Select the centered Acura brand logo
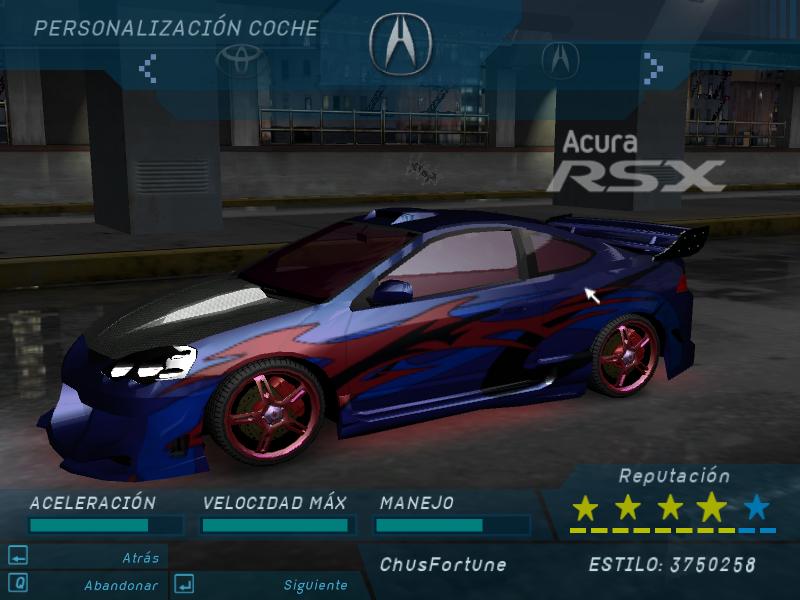 [400, 44]
